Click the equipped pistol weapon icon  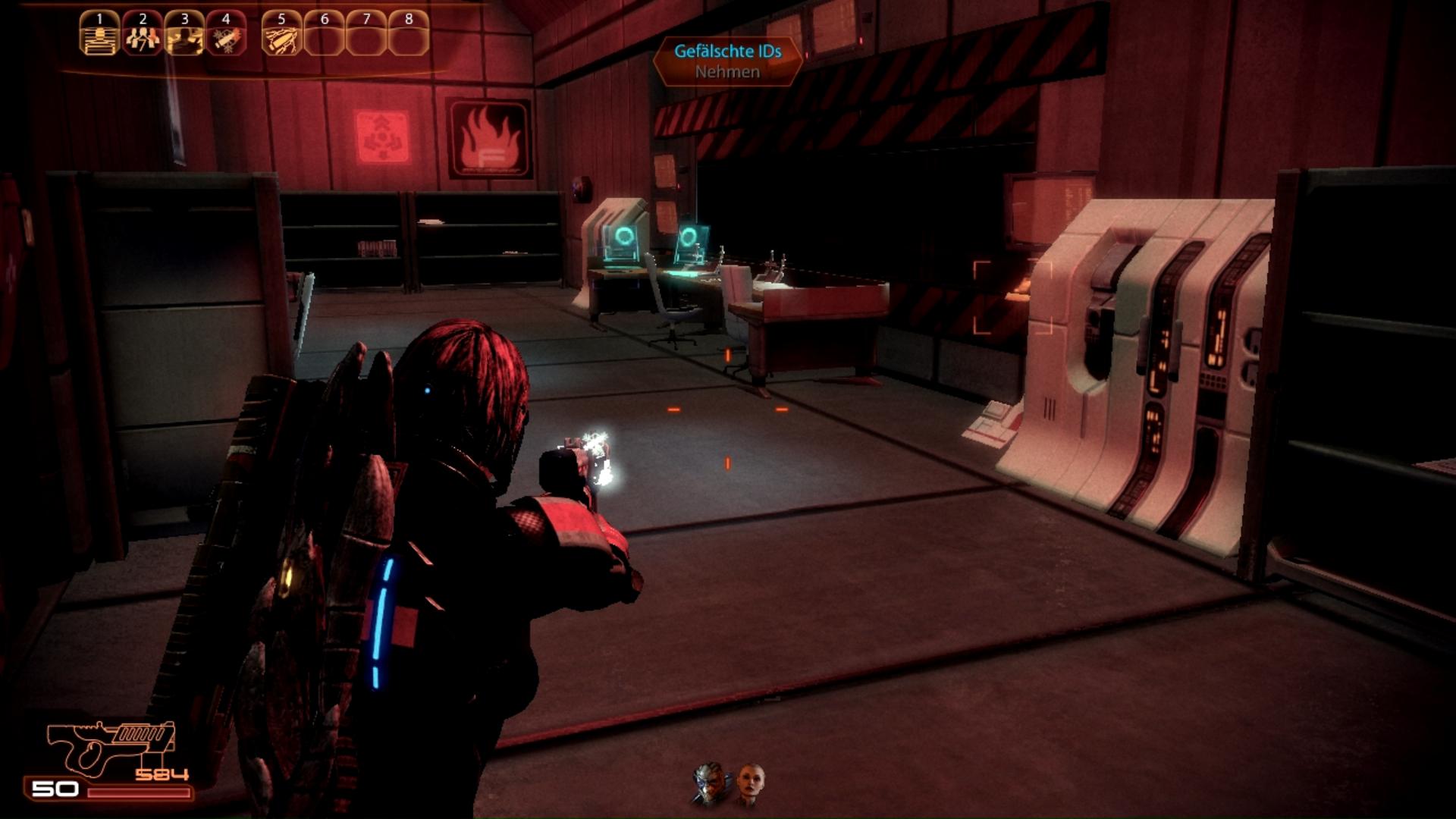(111, 748)
